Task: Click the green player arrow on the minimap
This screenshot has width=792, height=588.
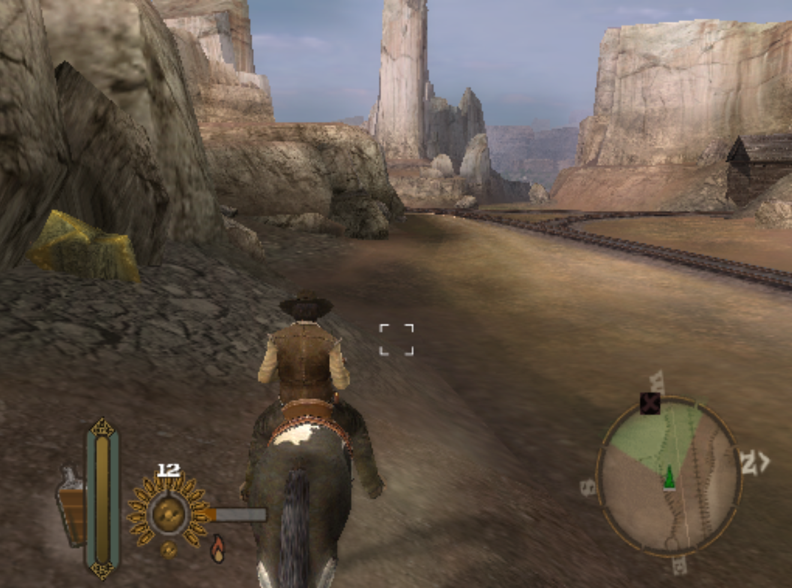Action: click(668, 477)
